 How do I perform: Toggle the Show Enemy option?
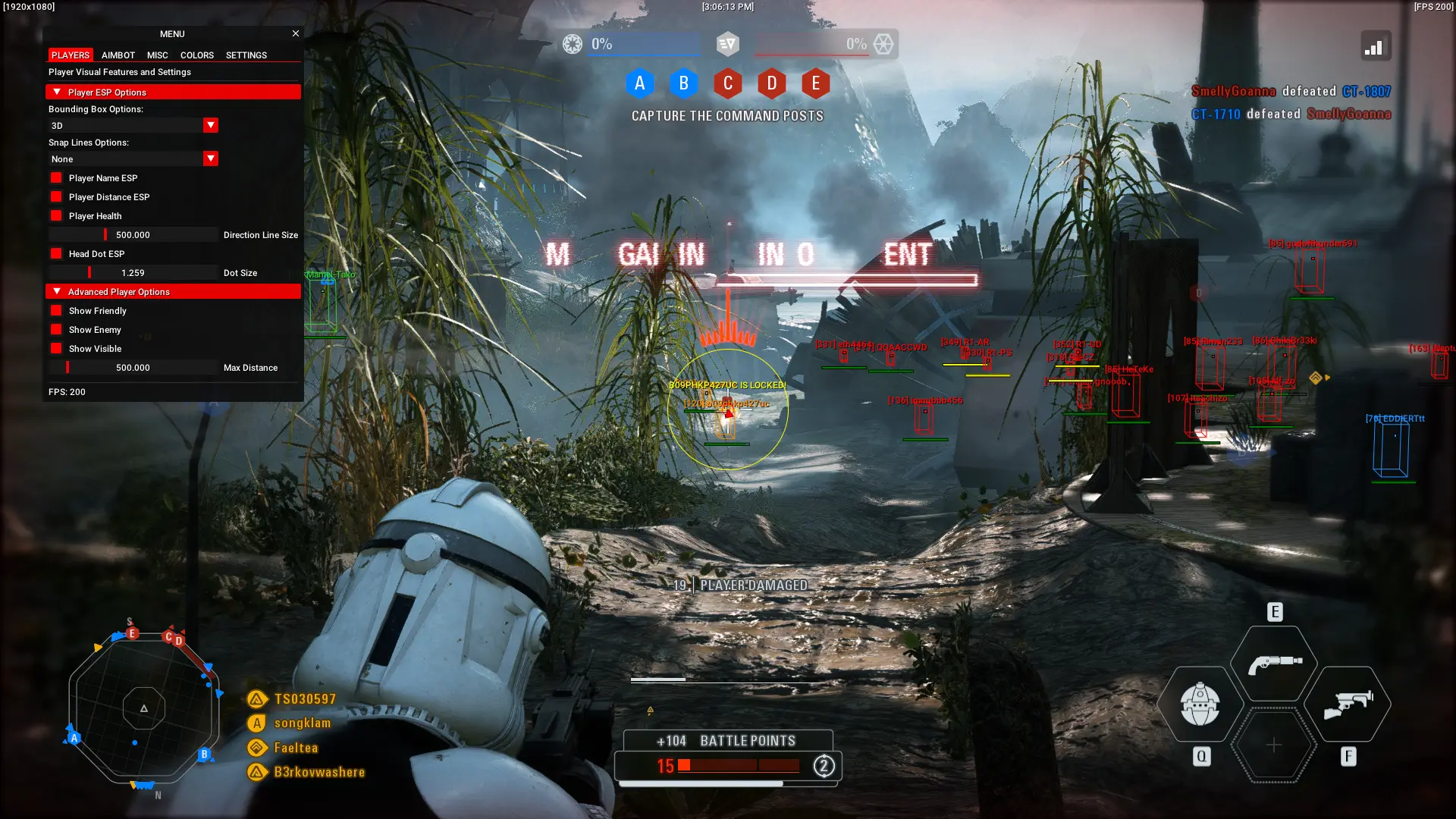[x=56, y=329]
